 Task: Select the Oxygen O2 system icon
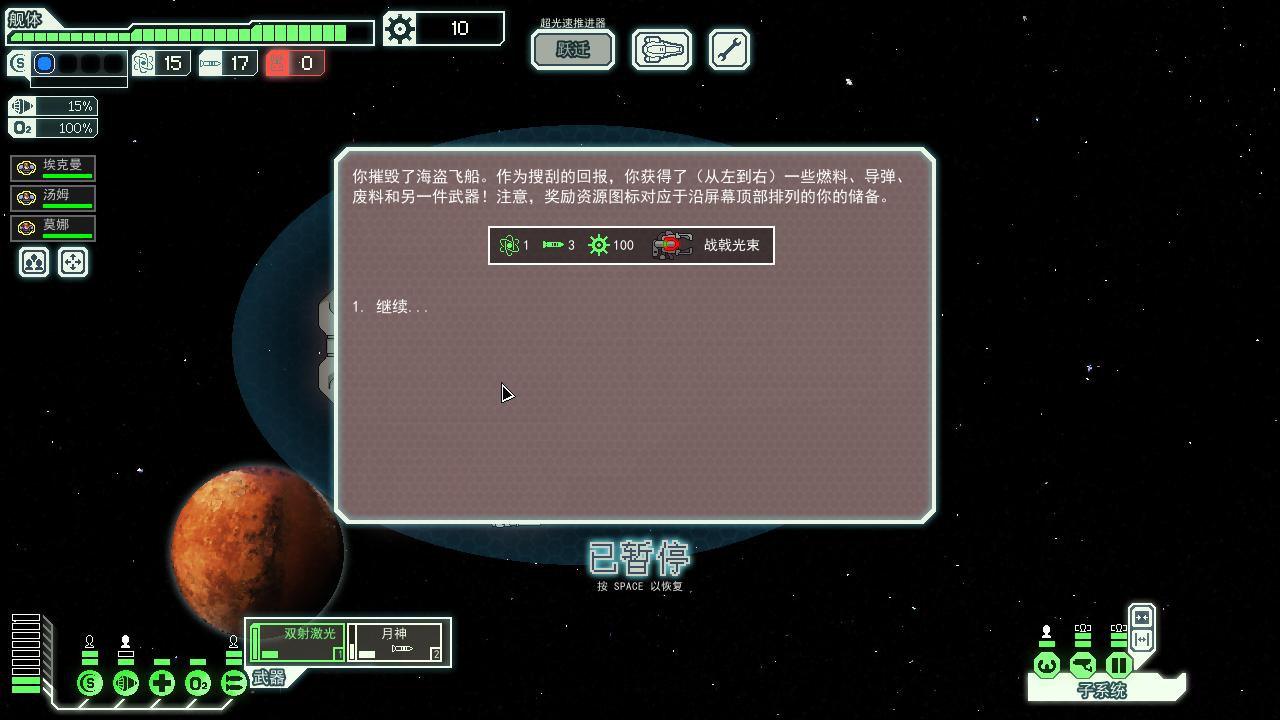pos(197,684)
